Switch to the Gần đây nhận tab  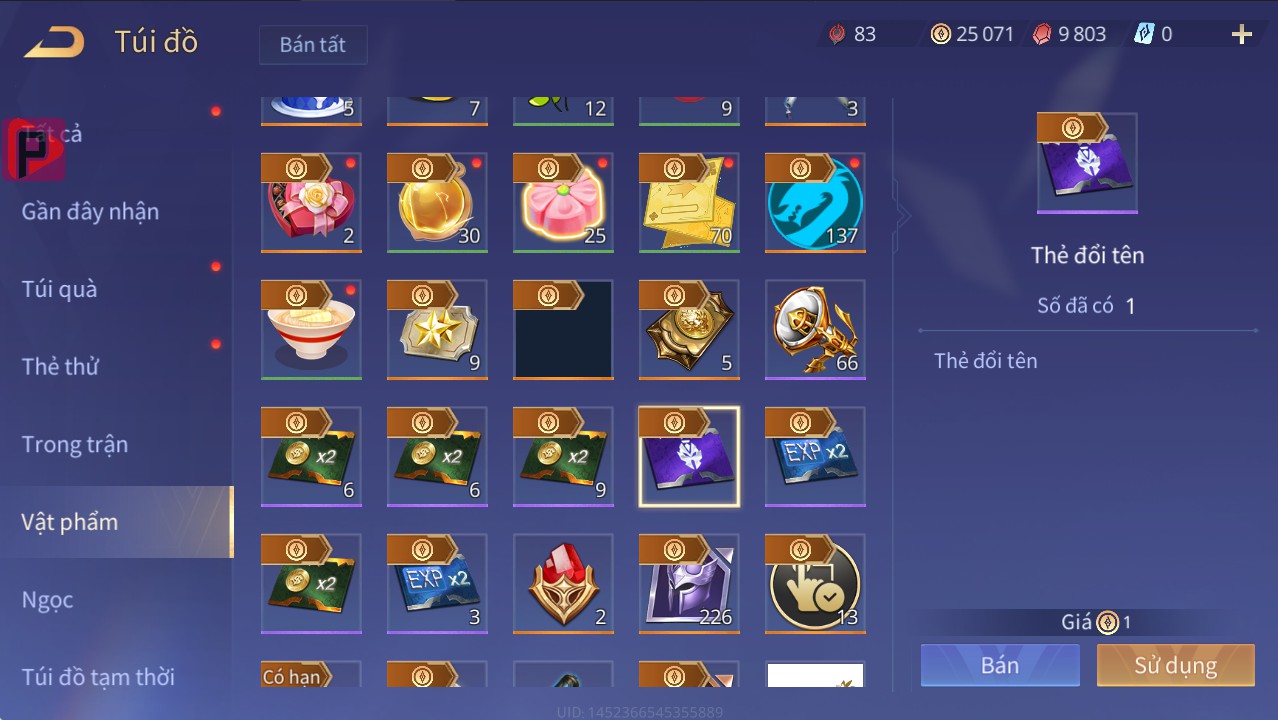tap(90, 211)
